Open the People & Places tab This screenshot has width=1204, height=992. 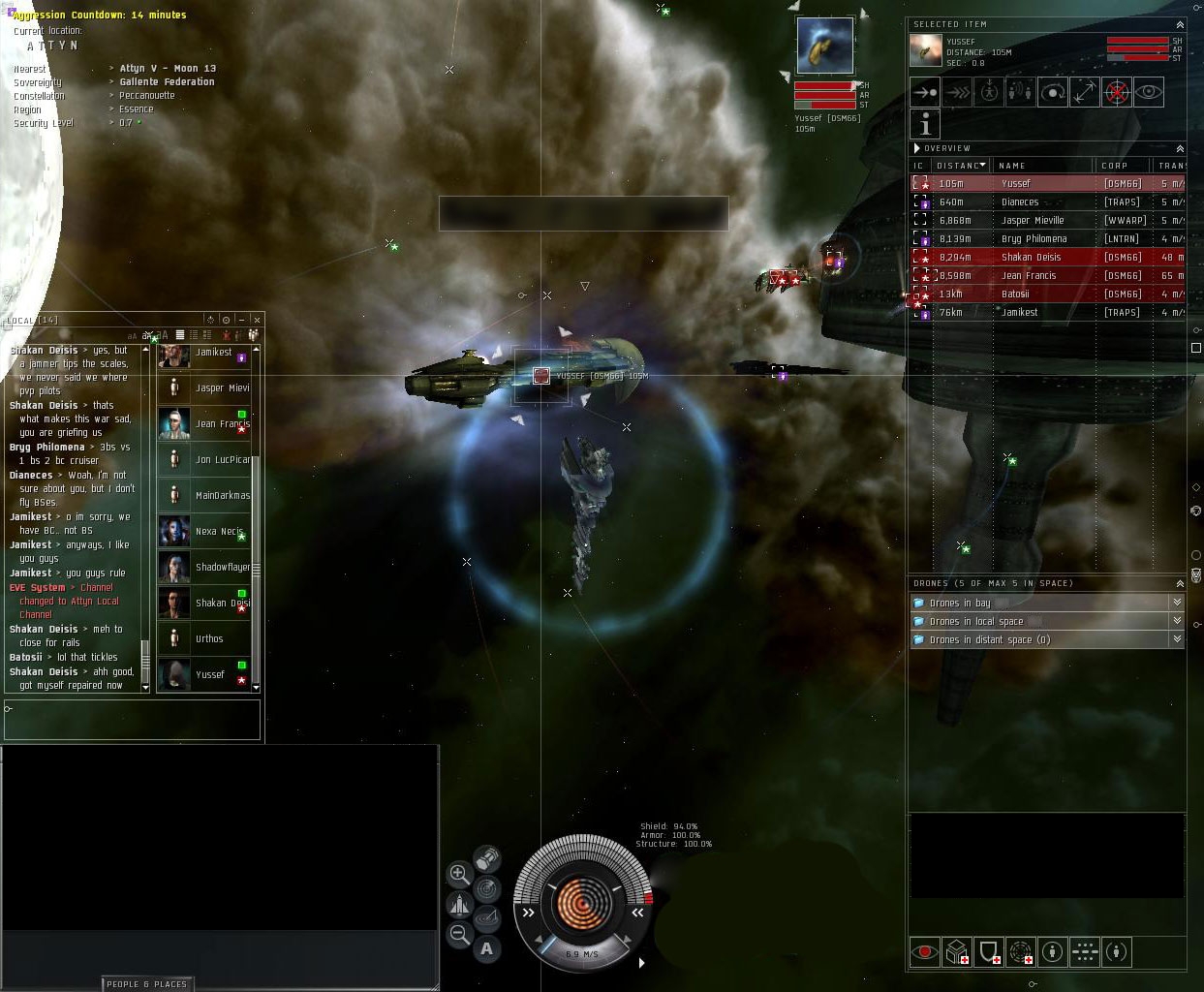pos(146,984)
